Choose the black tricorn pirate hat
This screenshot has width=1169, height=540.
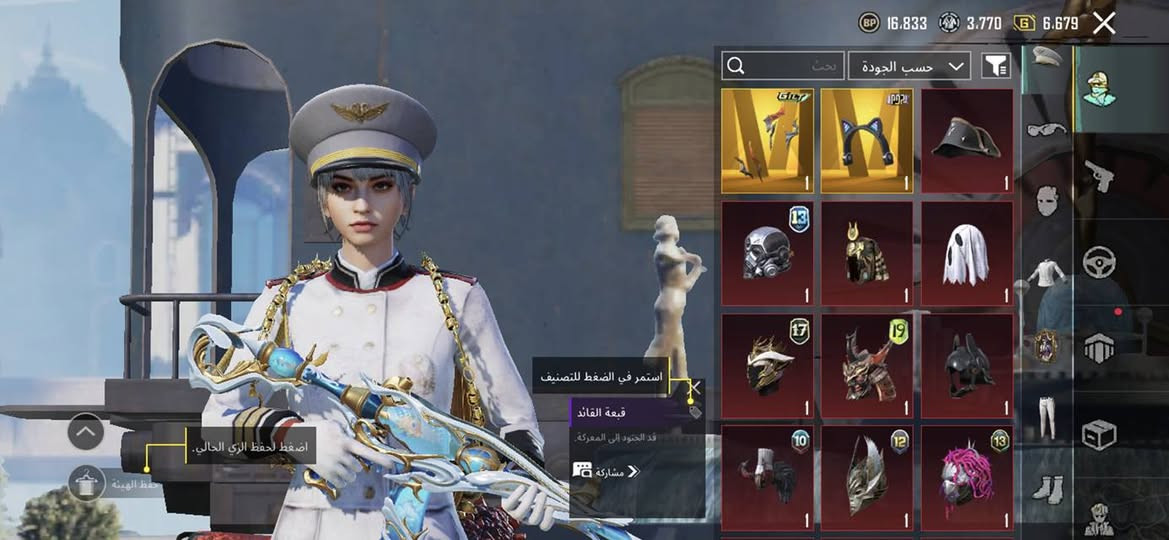pyautogui.click(x=967, y=140)
